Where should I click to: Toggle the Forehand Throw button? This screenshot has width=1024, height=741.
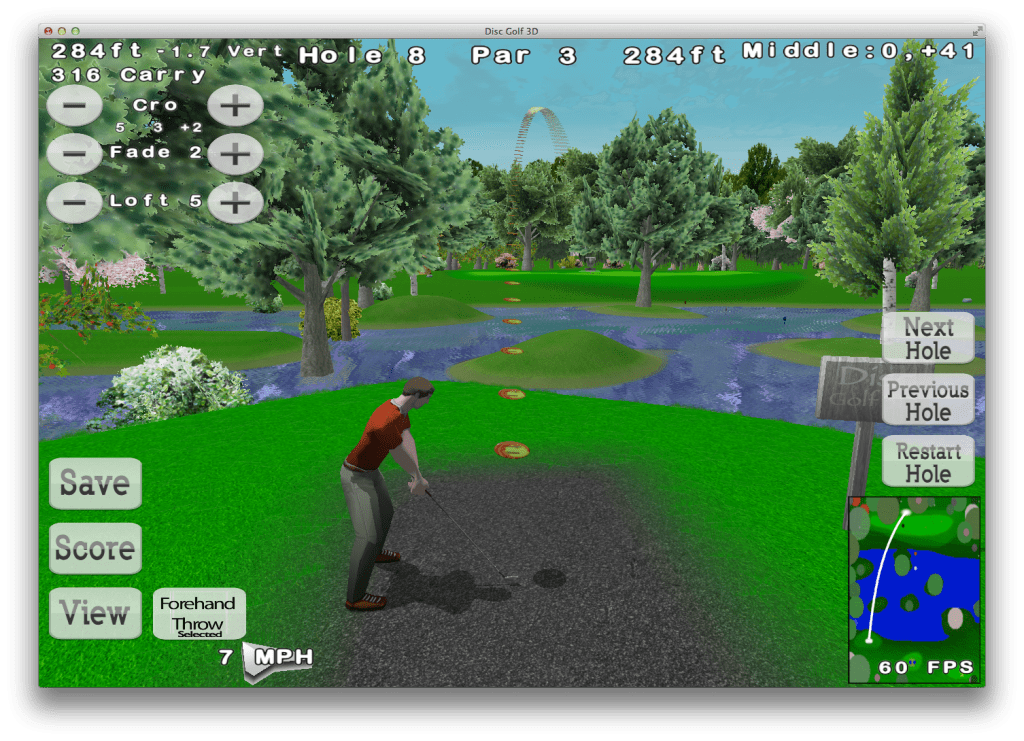tap(199, 613)
